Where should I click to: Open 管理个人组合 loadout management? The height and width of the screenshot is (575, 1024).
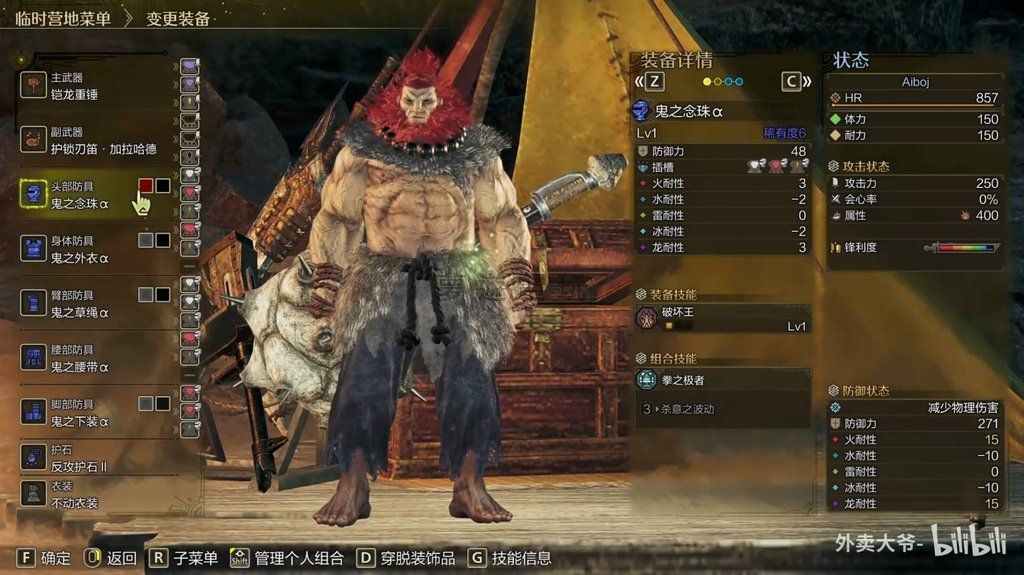(x=287, y=558)
